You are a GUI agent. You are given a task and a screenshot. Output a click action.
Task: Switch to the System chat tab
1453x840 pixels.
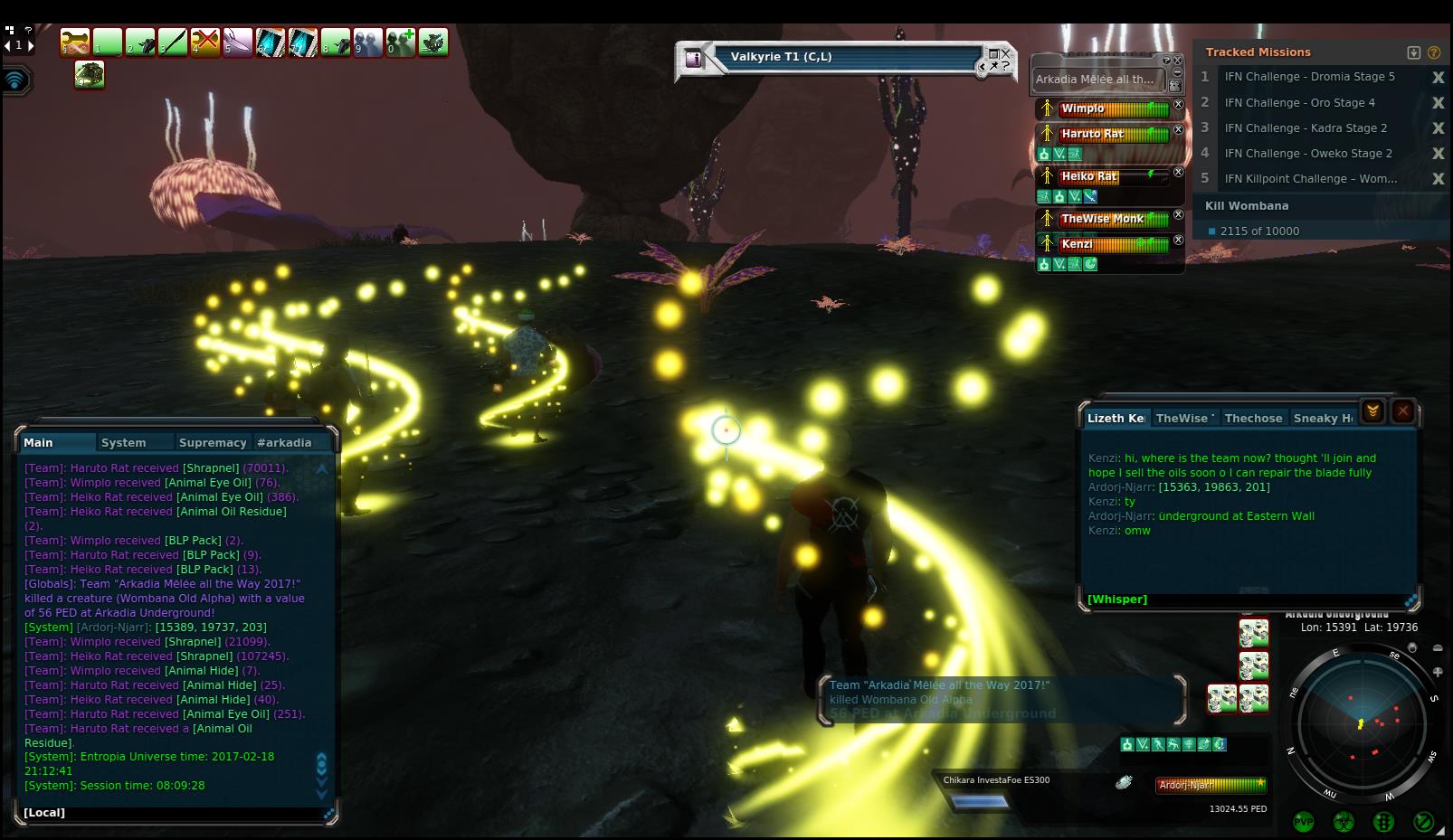tap(124, 443)
